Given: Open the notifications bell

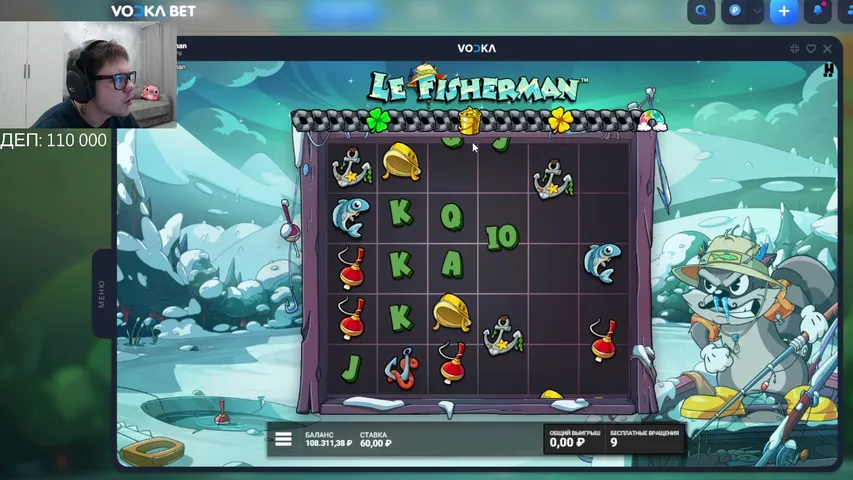Looking at the screenshot, I should click(x=819, y=11).
